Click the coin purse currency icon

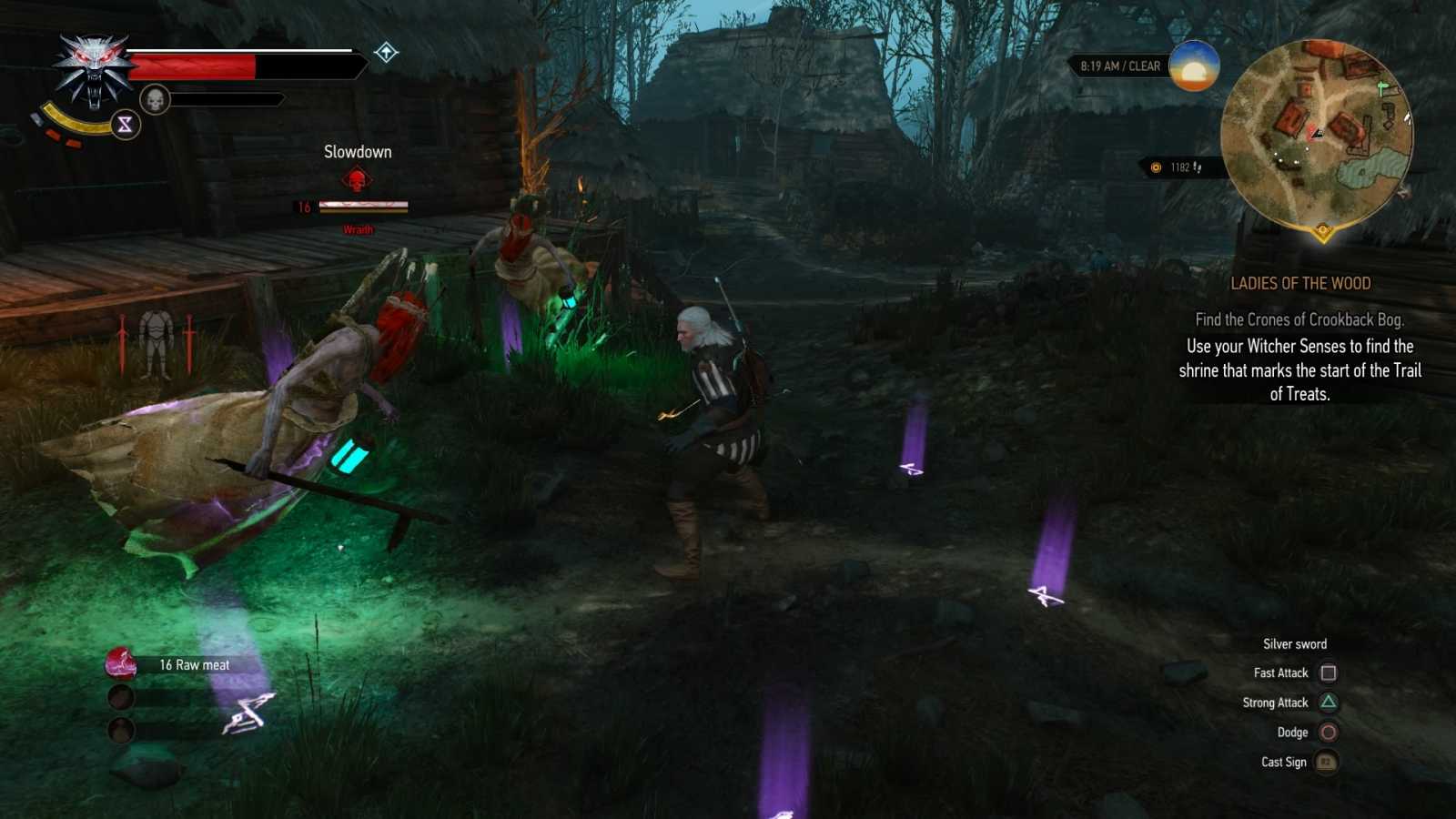[1155, 166]
